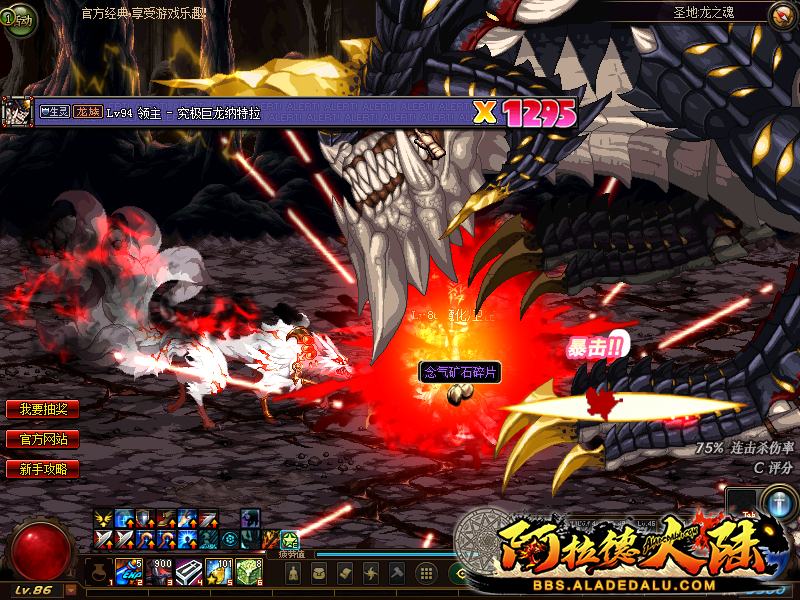Open the 新手攻略 beginner guide

click(x=42, y=468)
